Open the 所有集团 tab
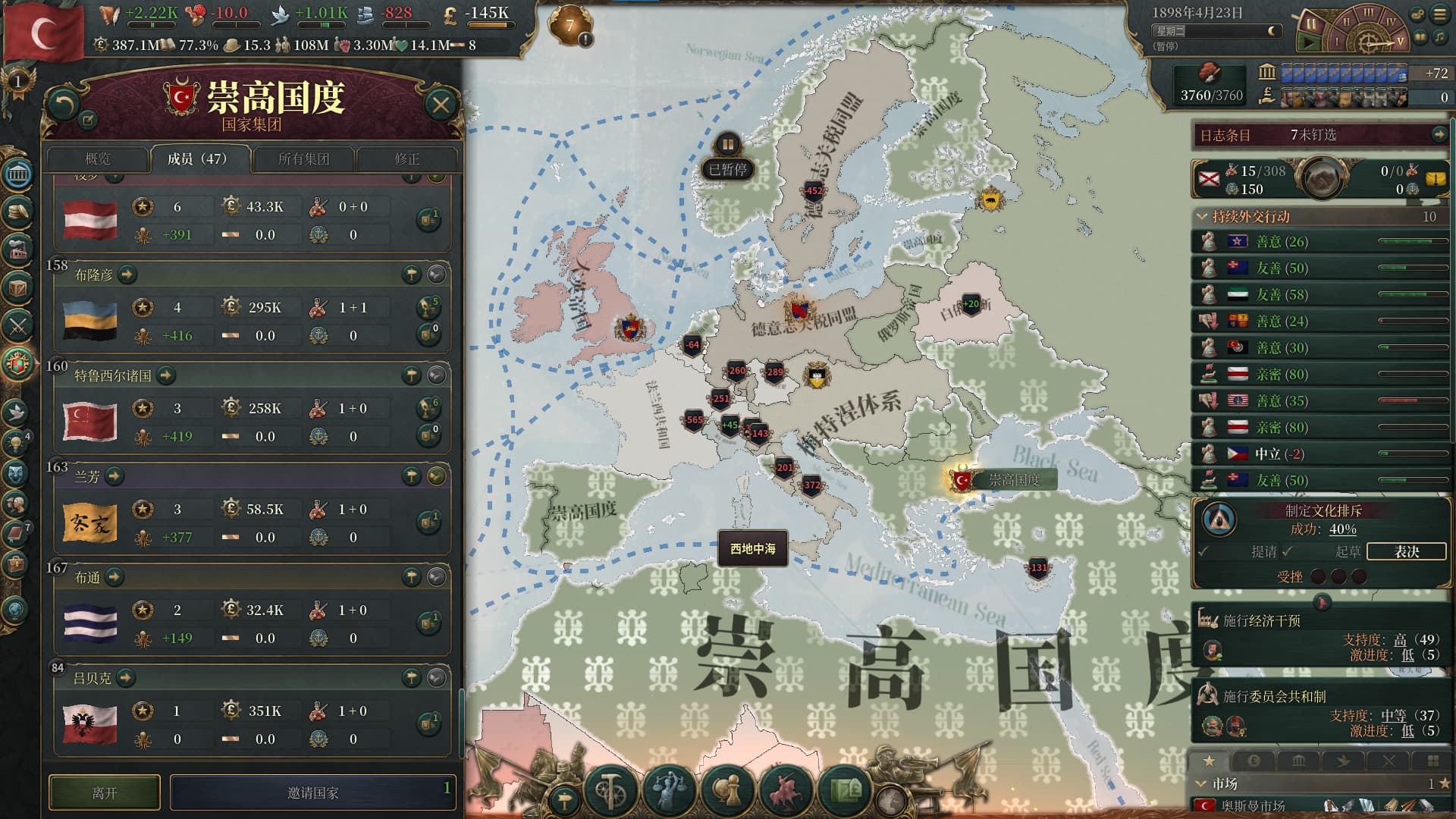This screenshot has height=819, width=1456. [303, 158]
